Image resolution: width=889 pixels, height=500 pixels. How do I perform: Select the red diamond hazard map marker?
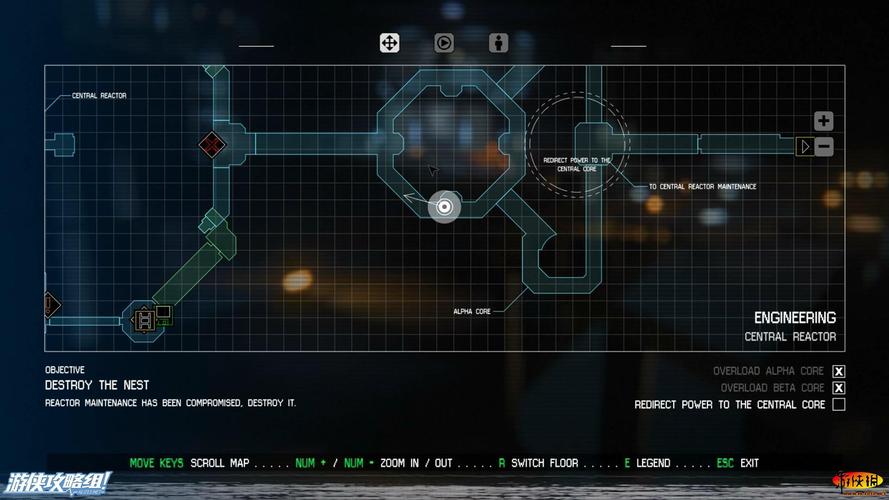(211, 145)
